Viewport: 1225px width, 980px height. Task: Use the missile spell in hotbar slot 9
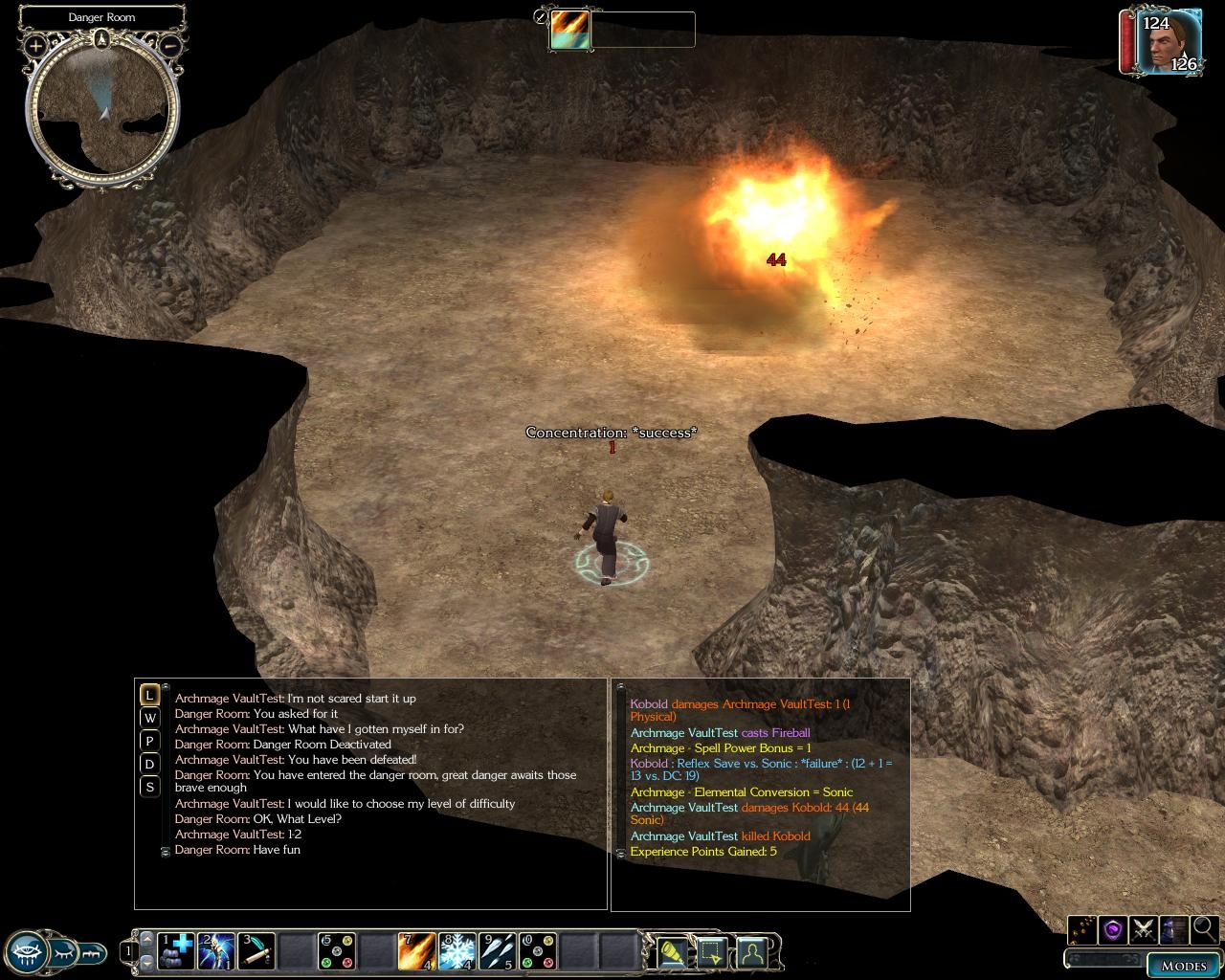pos(497,951)
